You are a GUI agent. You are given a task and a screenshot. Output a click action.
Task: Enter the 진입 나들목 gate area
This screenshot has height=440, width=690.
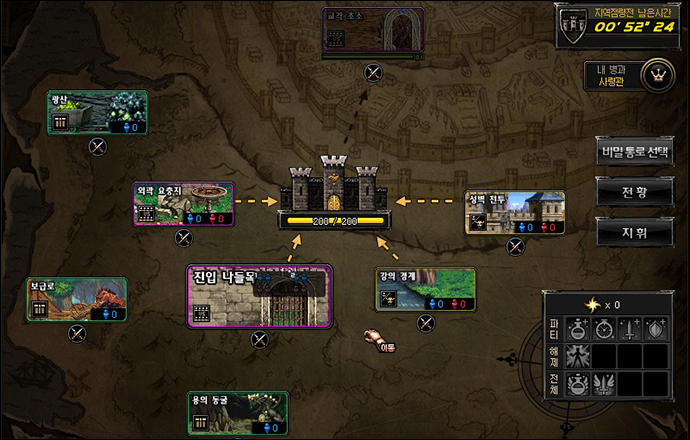click(260, 297)
